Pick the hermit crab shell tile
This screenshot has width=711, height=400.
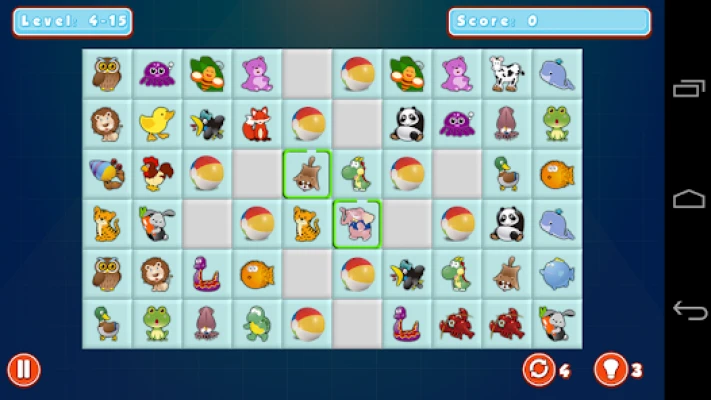click(x=107, y=174)
